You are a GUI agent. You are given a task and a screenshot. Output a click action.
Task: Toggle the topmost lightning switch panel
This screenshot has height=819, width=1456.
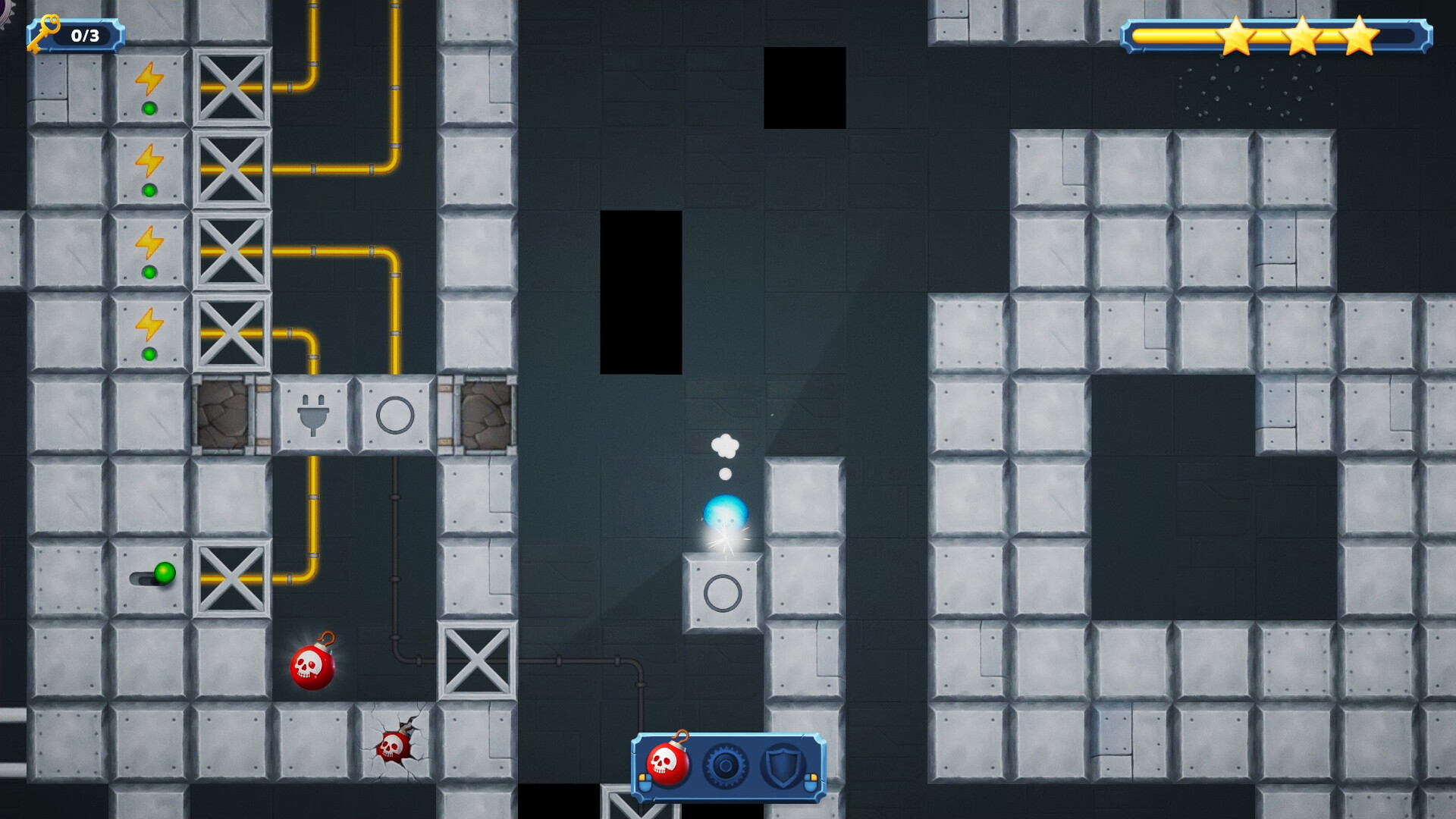click(151, 89)
